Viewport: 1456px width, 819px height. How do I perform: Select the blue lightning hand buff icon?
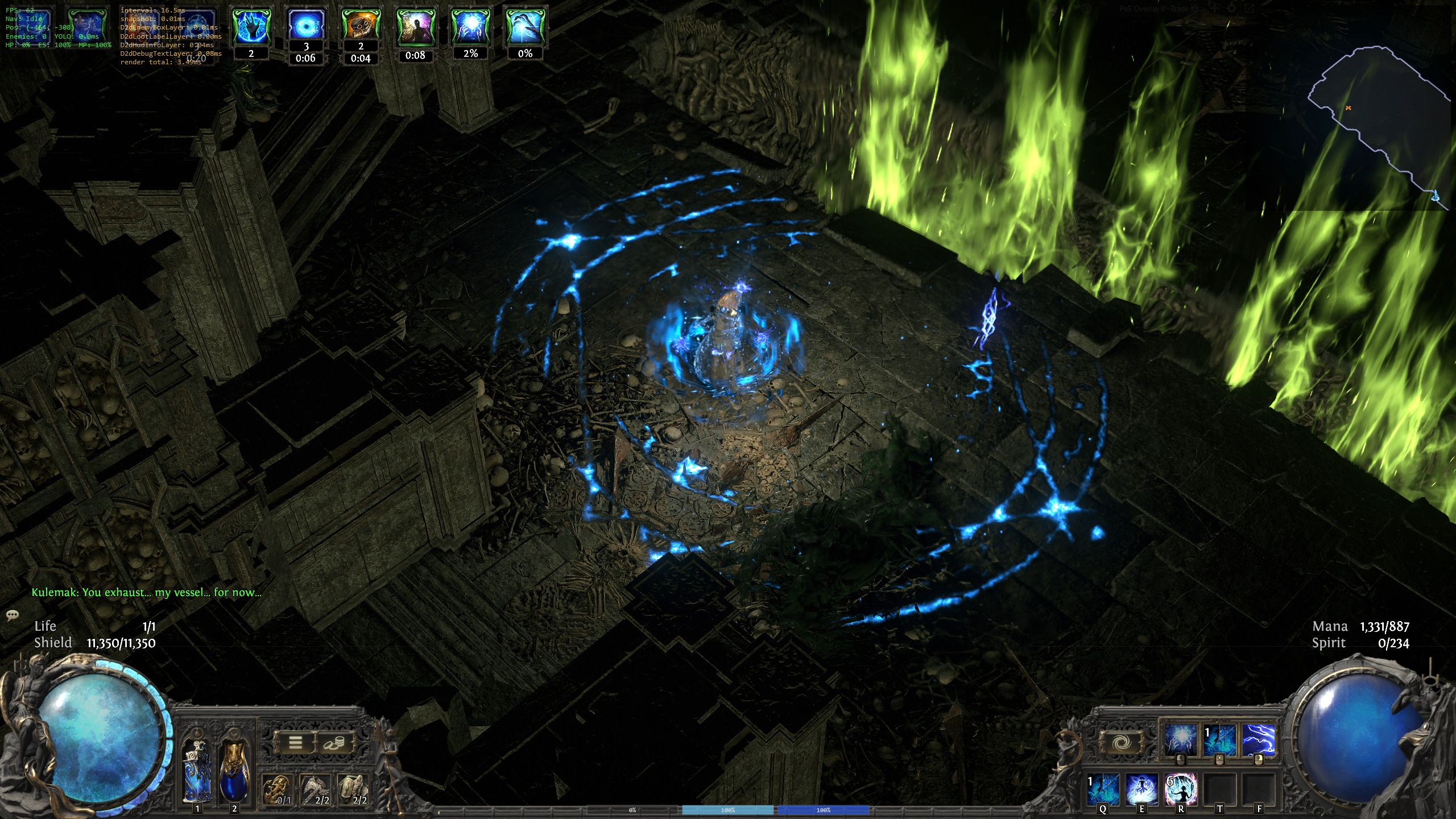point(251,26)
